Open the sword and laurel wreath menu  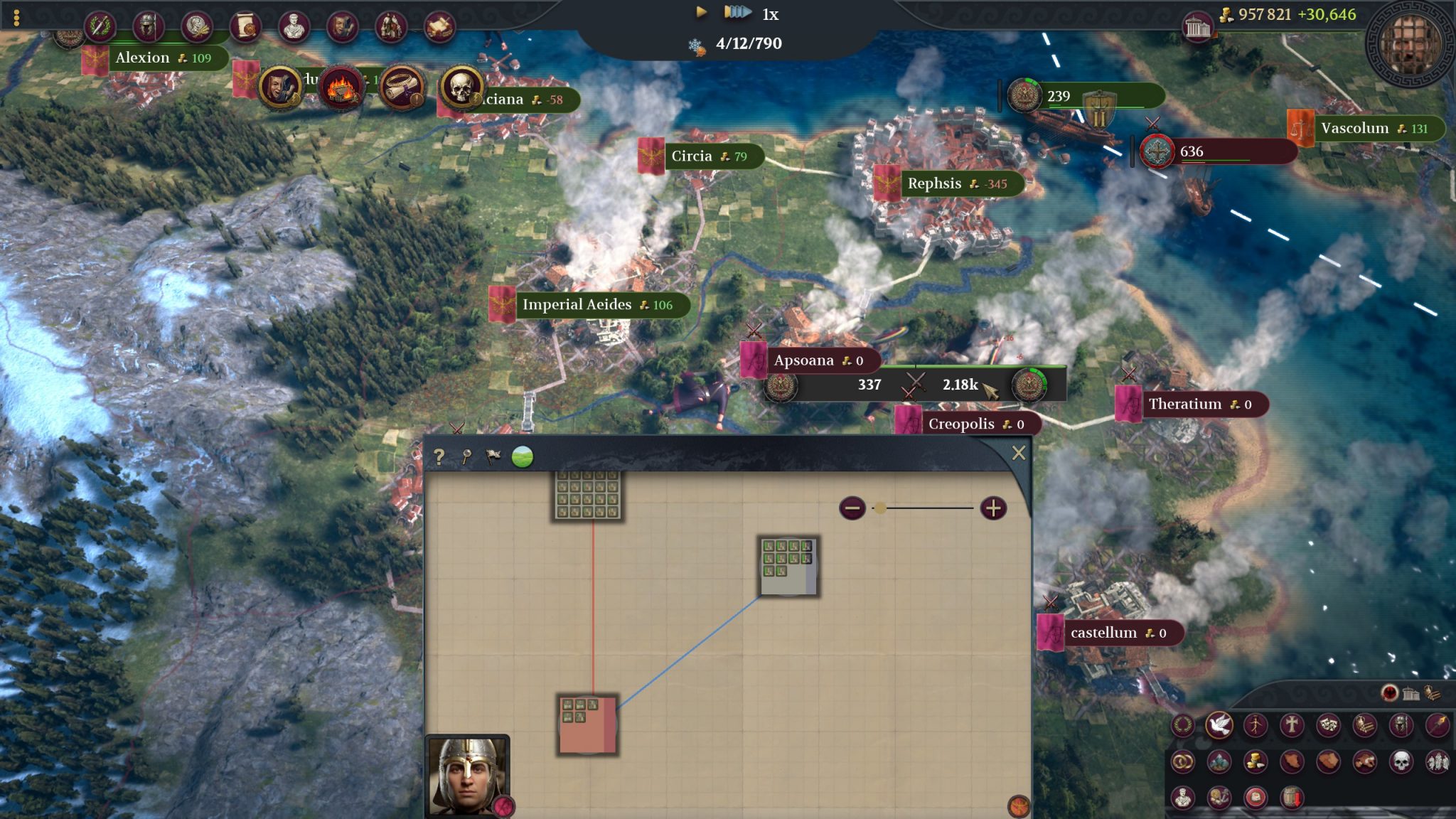(100, 26)
